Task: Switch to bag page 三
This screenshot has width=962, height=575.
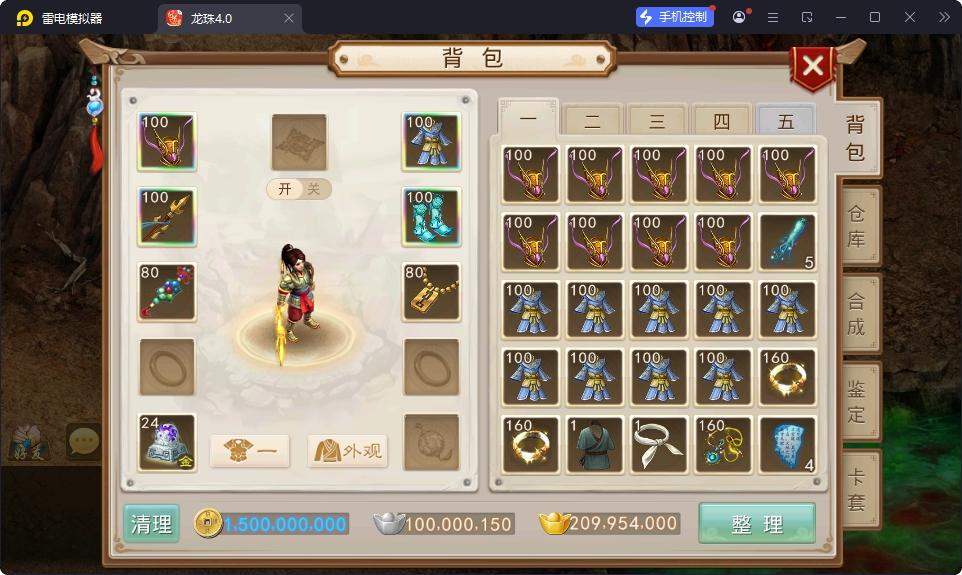Action: tap(657, 122)
